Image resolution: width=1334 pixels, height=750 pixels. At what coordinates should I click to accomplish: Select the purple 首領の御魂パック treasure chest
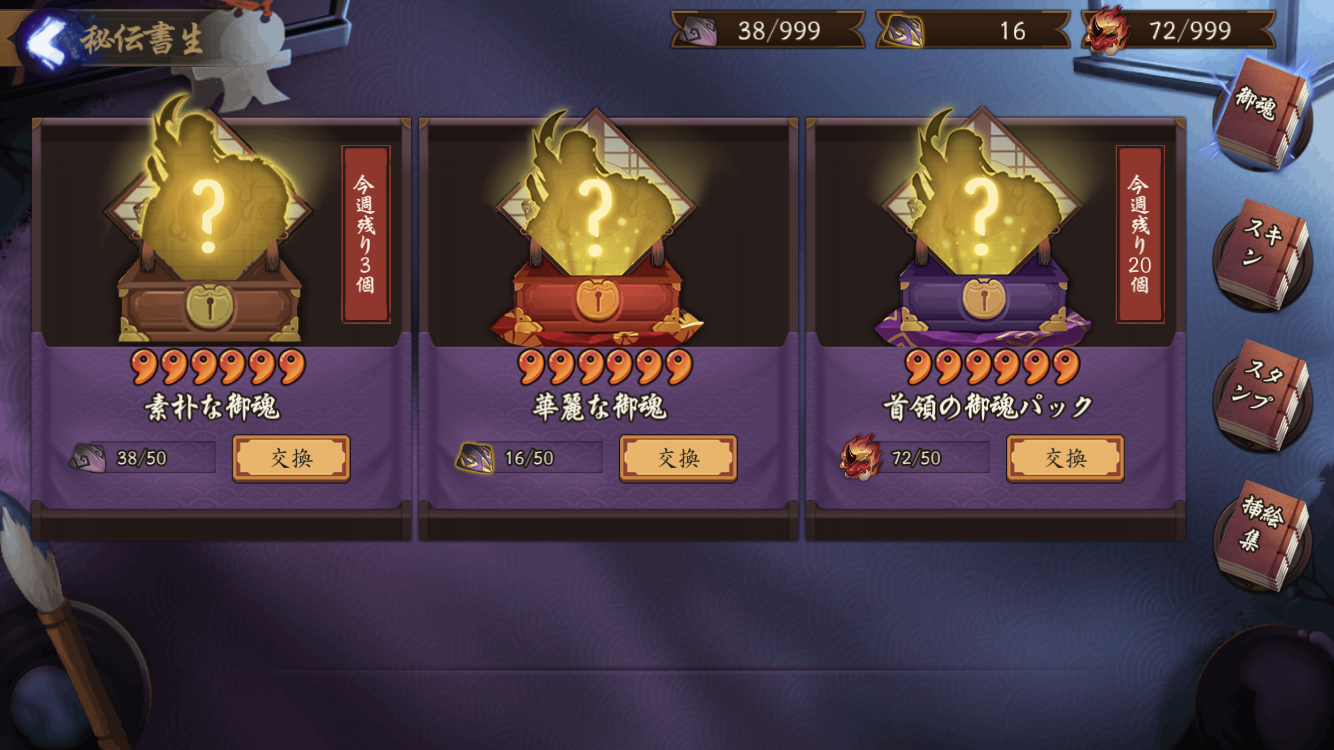pyautogui.click(x=984, y=298)
